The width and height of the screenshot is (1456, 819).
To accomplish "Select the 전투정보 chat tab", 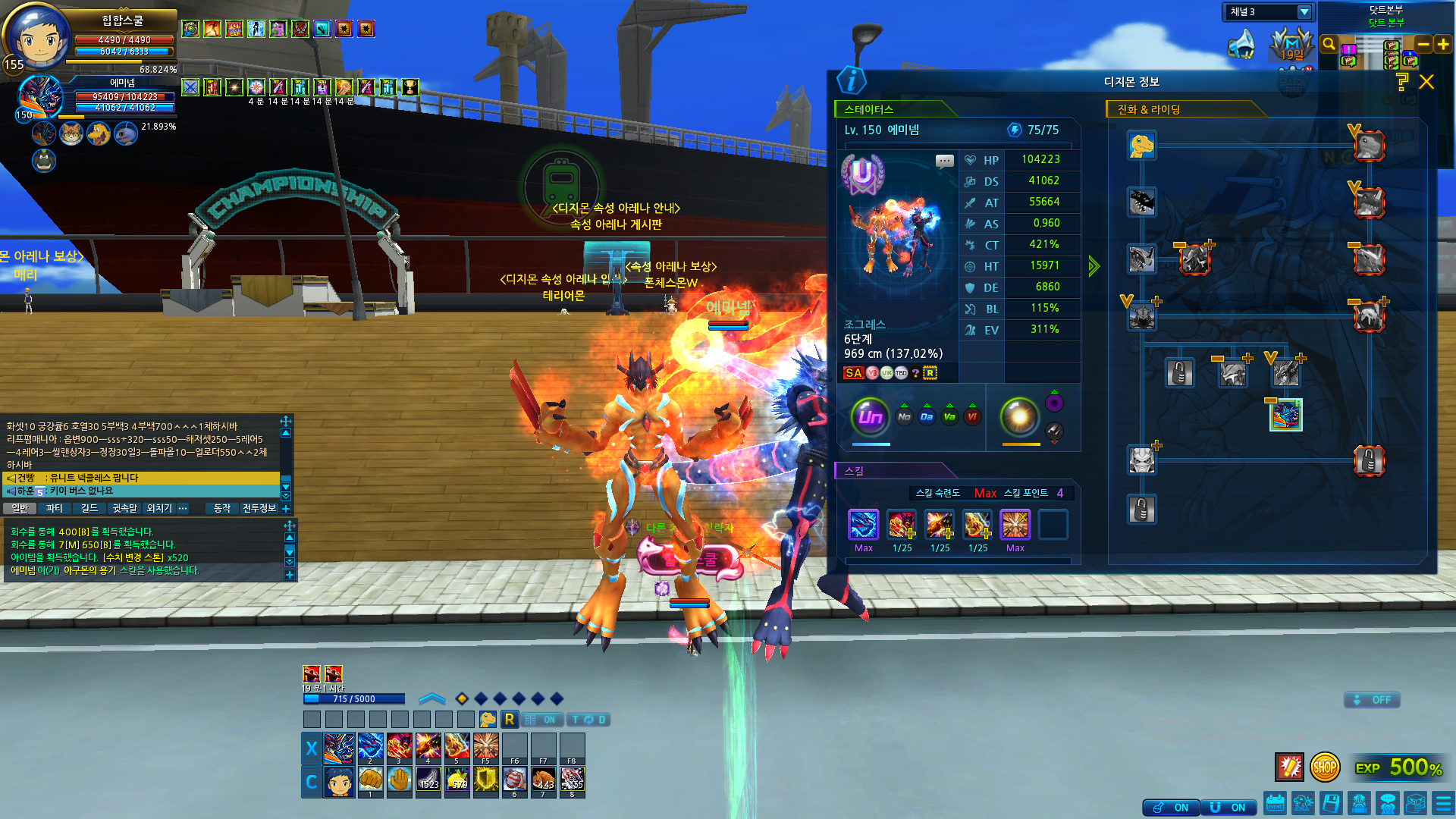I will [259, 508].
